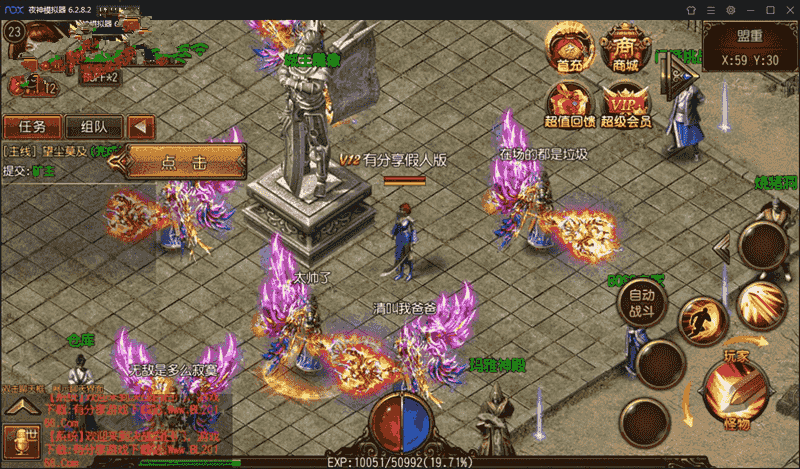Open the 超值回馈 gift rewards
Viewport: 800px width, 469px height.
pyautogui.click(x=569, y=104)
